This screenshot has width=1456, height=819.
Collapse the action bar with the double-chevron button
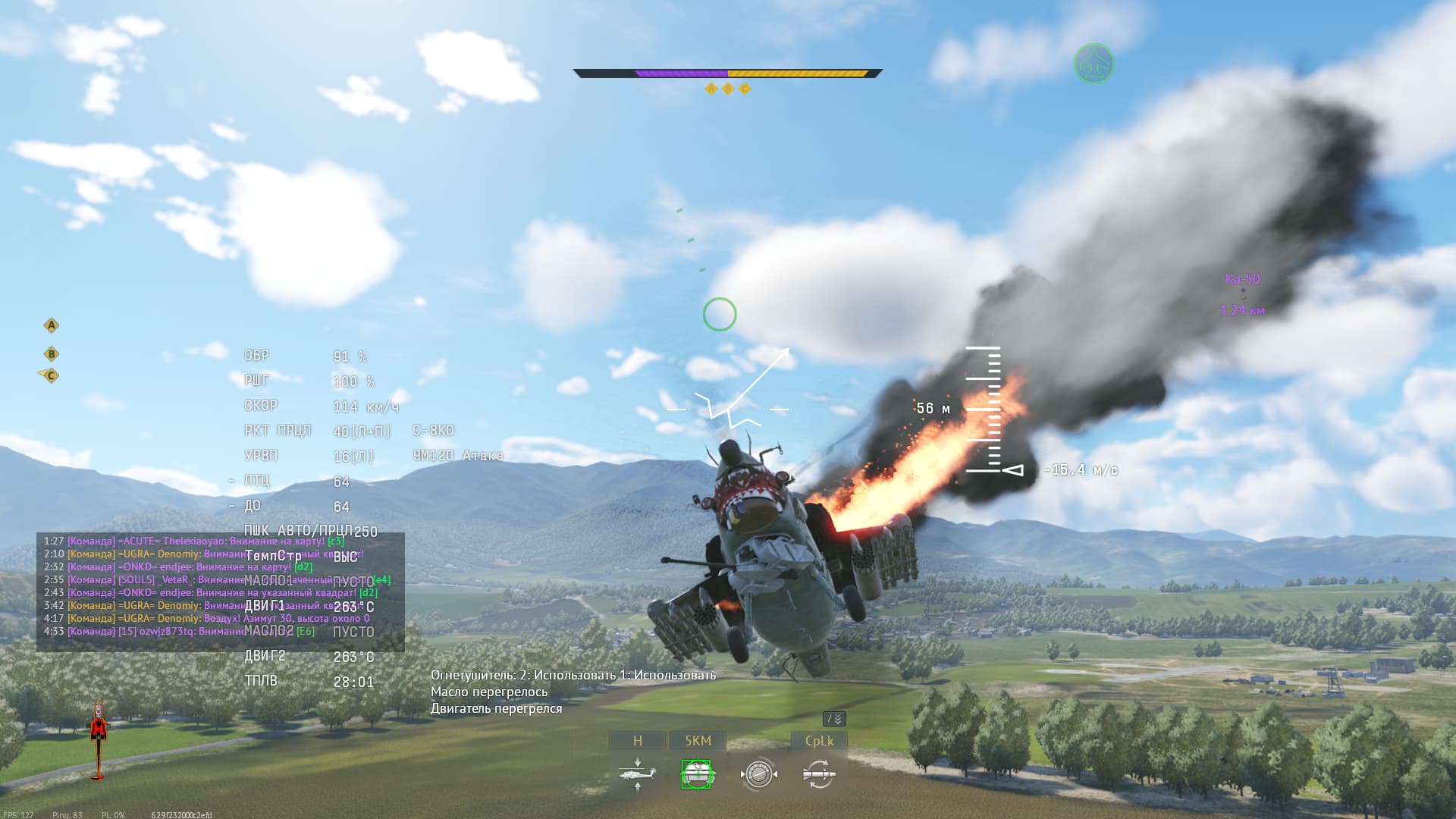(834, 719)
